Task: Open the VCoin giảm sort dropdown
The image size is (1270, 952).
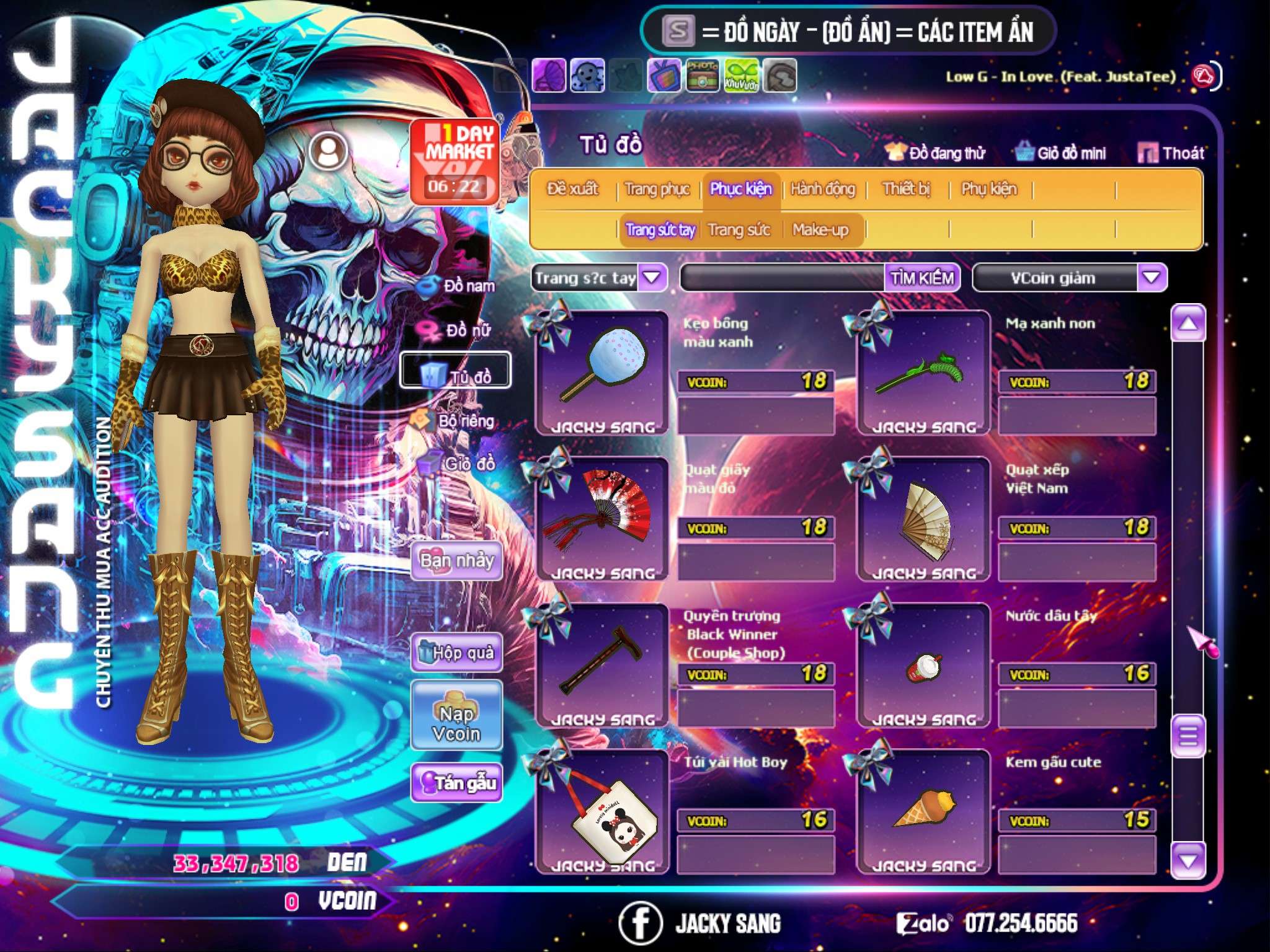Action: pyautogui.click(x=1151, y=278)
